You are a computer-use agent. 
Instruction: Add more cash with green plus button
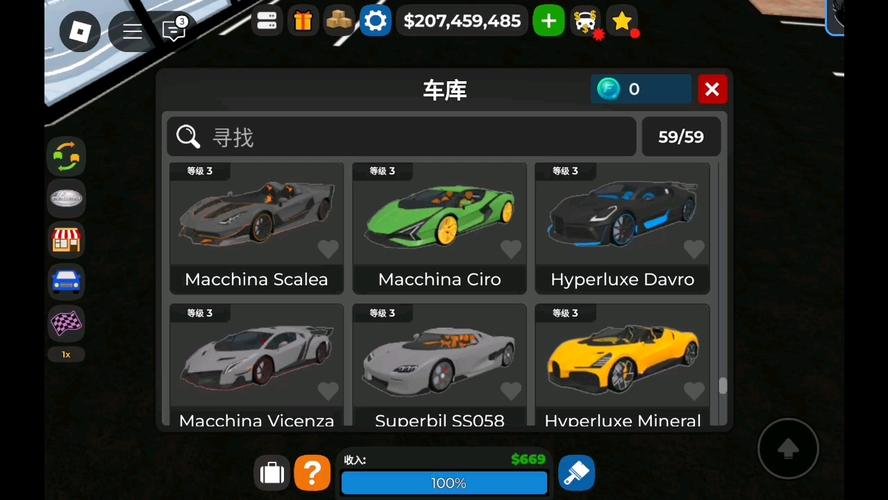point(548,20)
